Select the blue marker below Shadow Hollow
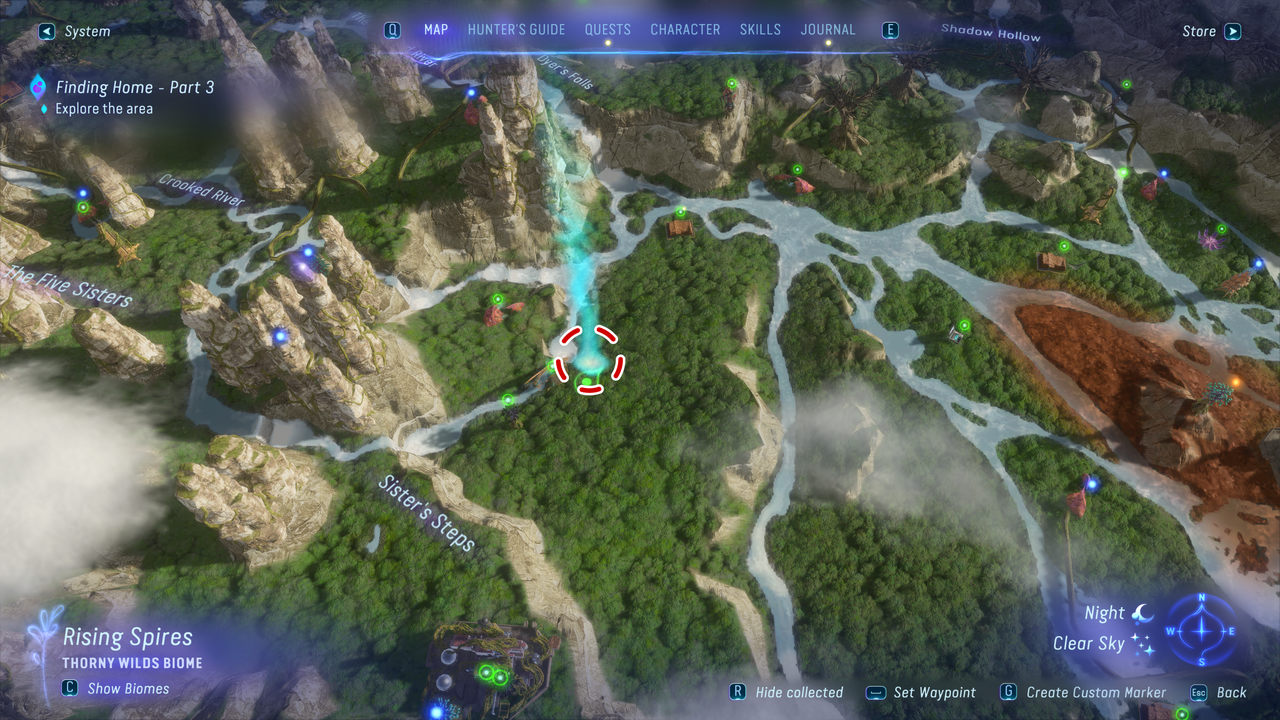The image size is (1280, 720). pos(1162,173)
